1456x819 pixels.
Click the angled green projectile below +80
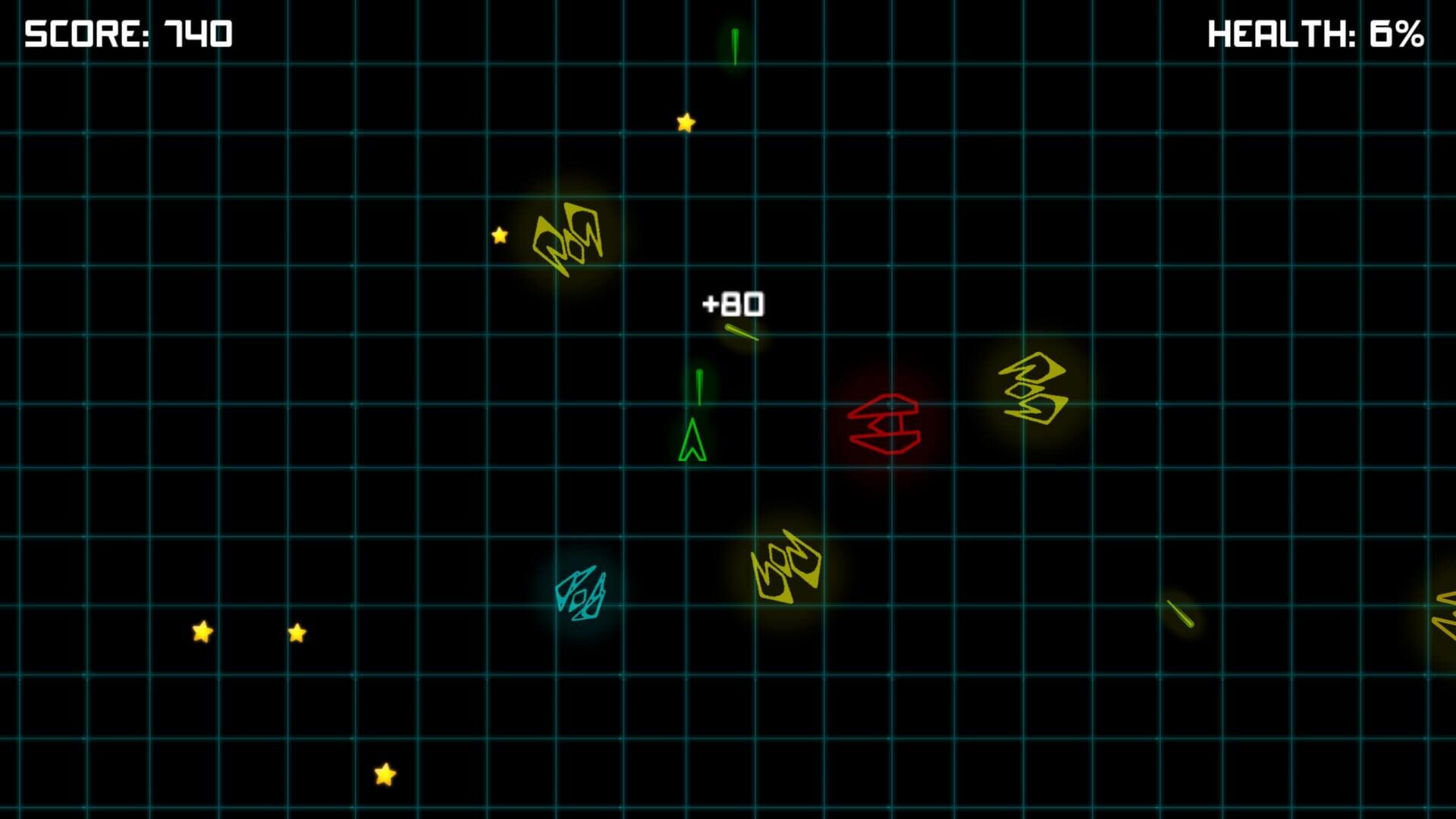point(741,333)
